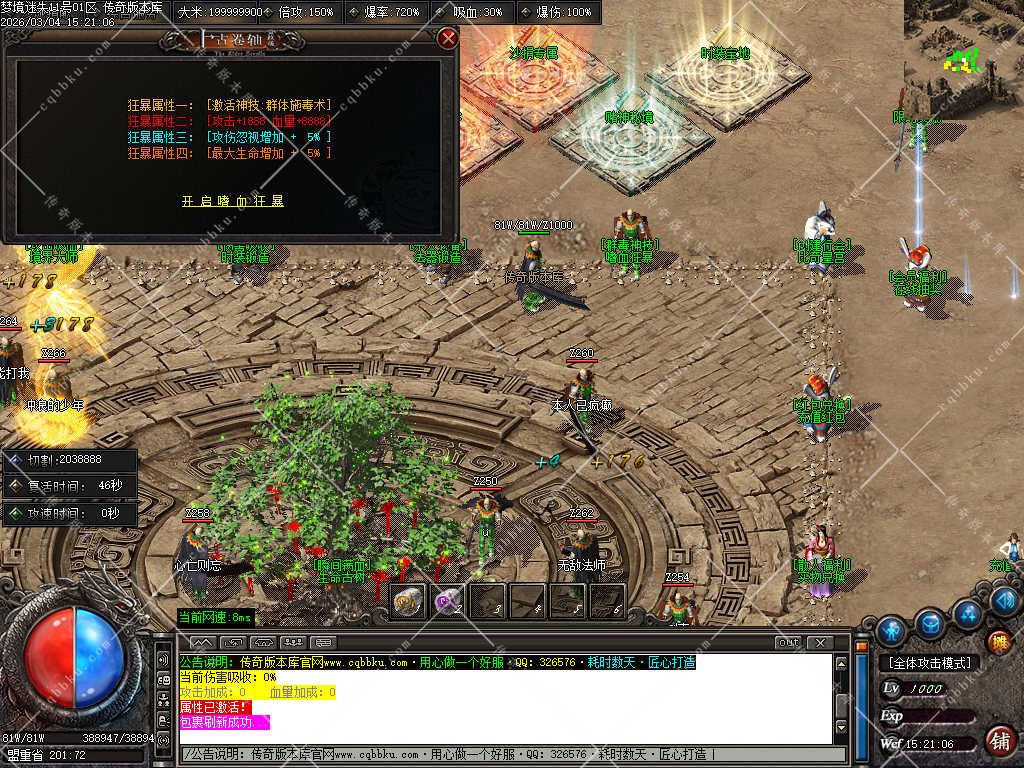
Task: Select the first chat channel tab
Action: (x=202, y=642)
